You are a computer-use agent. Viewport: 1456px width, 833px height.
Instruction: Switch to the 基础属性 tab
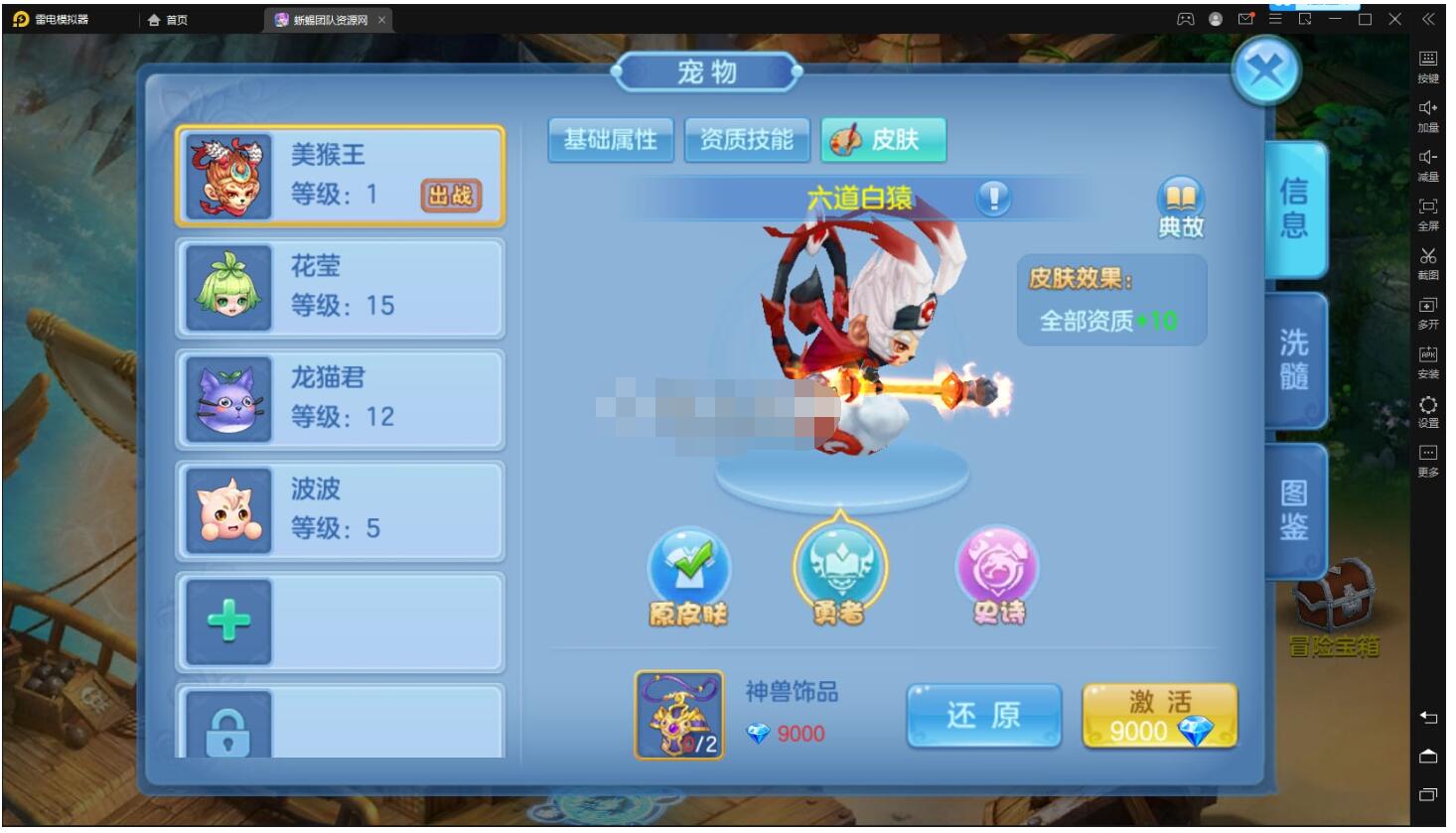point(610,140)
